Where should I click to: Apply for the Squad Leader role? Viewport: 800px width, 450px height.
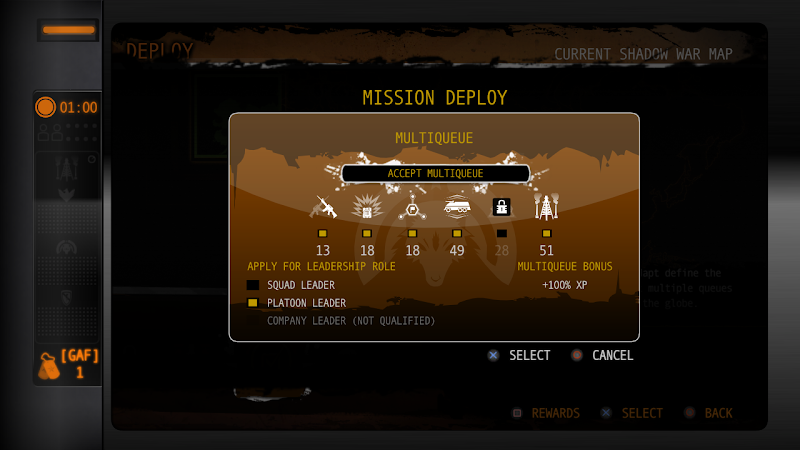point(253,285)
